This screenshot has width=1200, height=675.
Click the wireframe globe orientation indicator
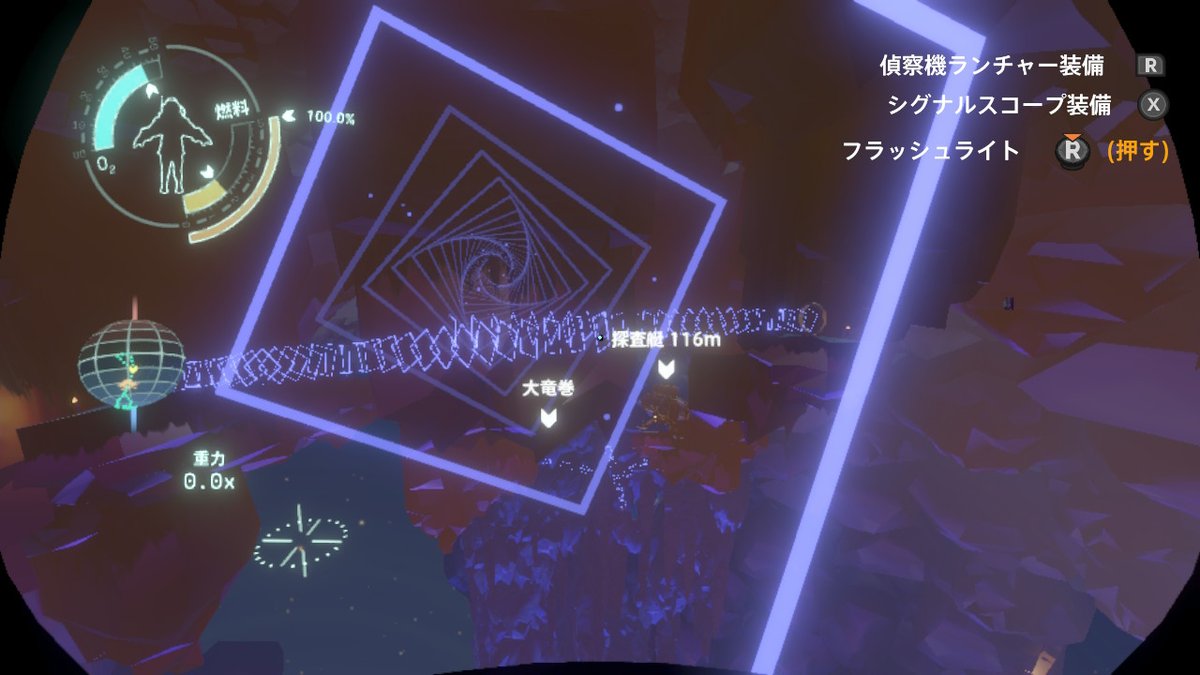[131, 366]
